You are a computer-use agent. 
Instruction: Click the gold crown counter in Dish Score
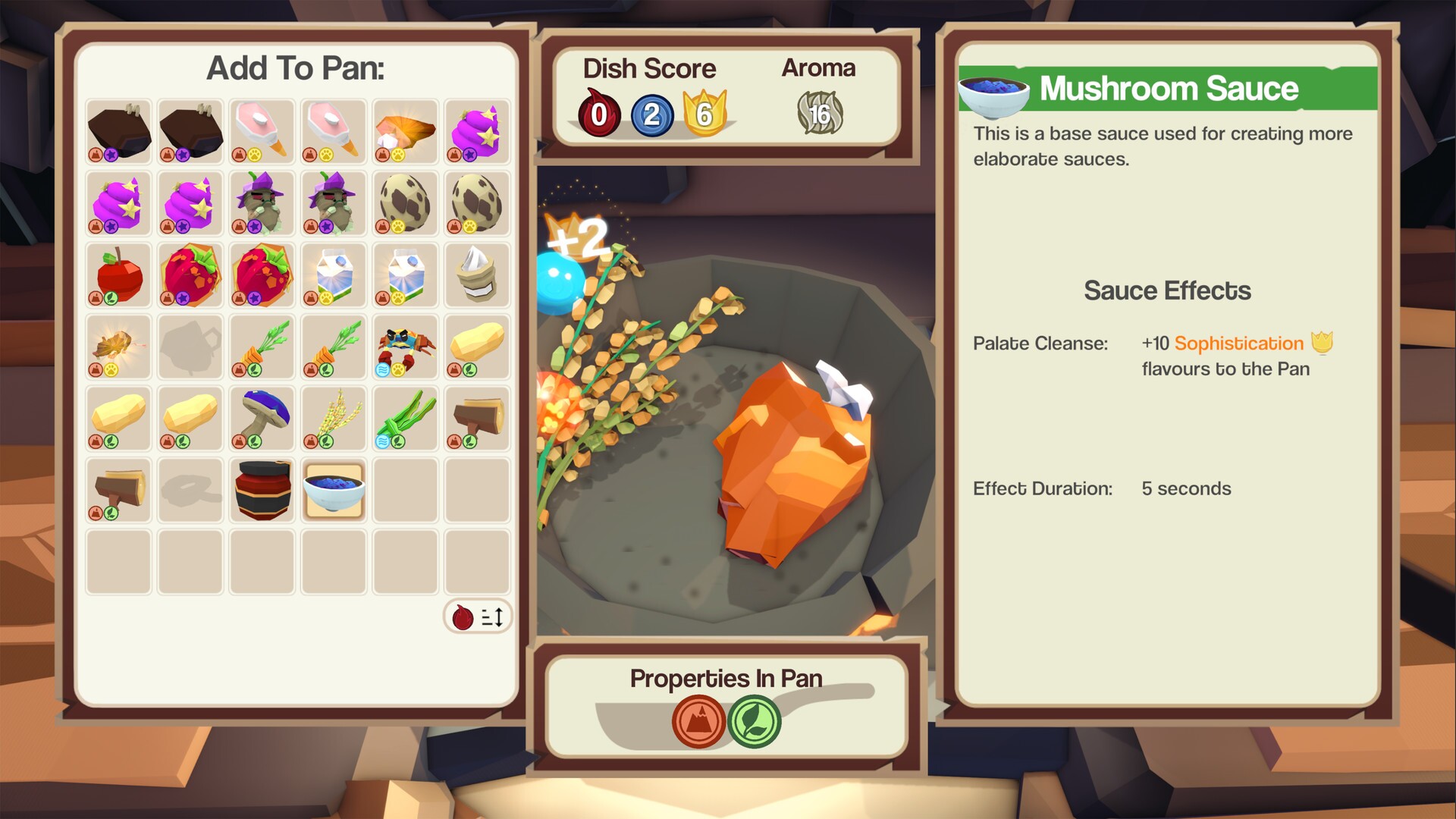click(704, 114)
